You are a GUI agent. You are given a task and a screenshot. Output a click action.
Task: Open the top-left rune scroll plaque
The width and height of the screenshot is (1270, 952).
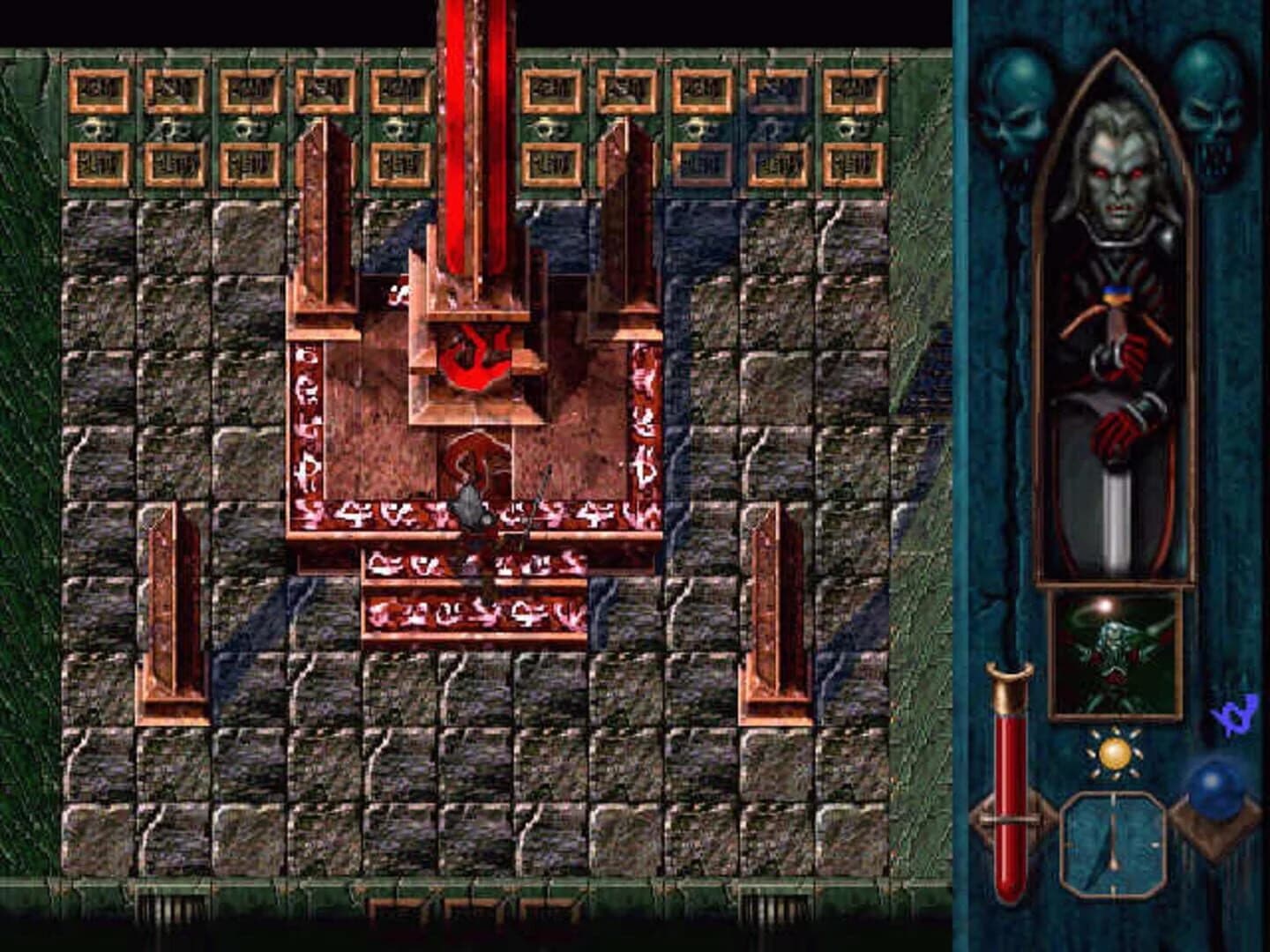(x=99, y=88)
